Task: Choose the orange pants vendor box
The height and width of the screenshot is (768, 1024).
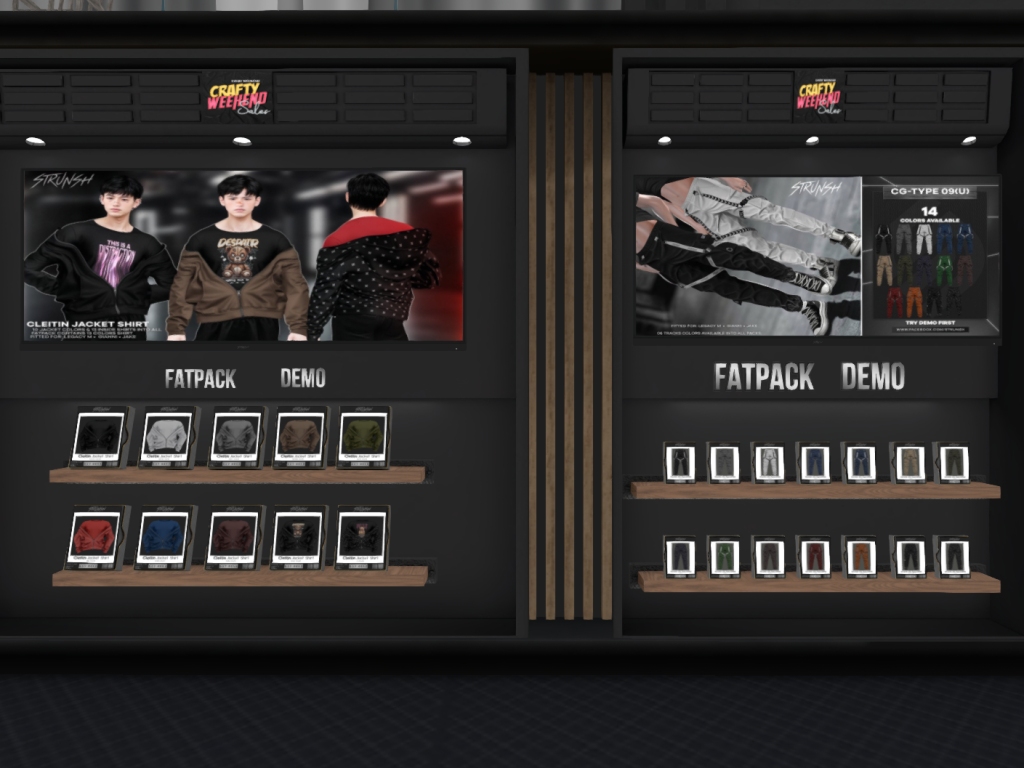Action: point(861,557)
